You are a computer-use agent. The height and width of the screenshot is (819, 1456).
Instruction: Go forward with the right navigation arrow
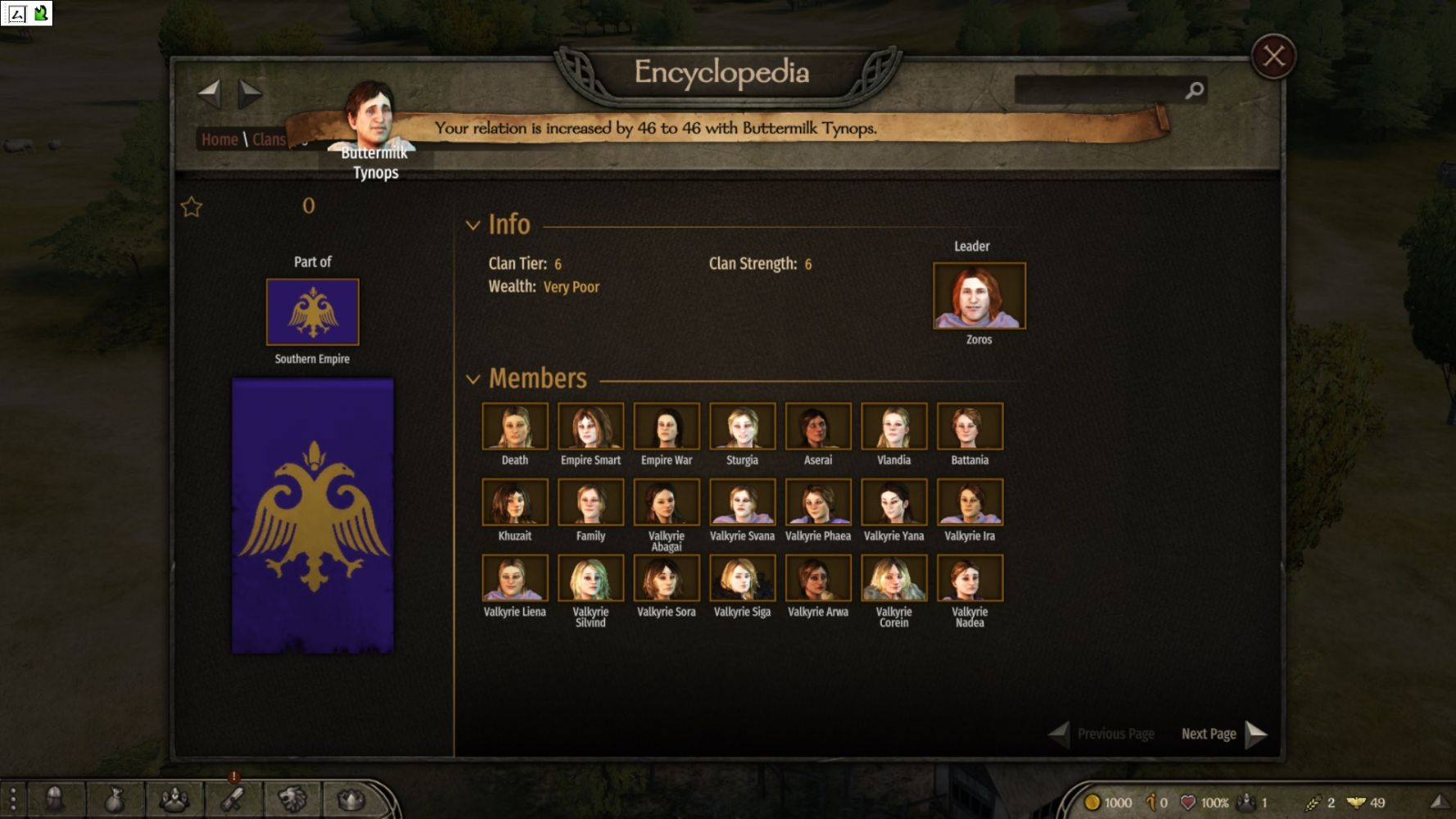(x=250, y=93)
